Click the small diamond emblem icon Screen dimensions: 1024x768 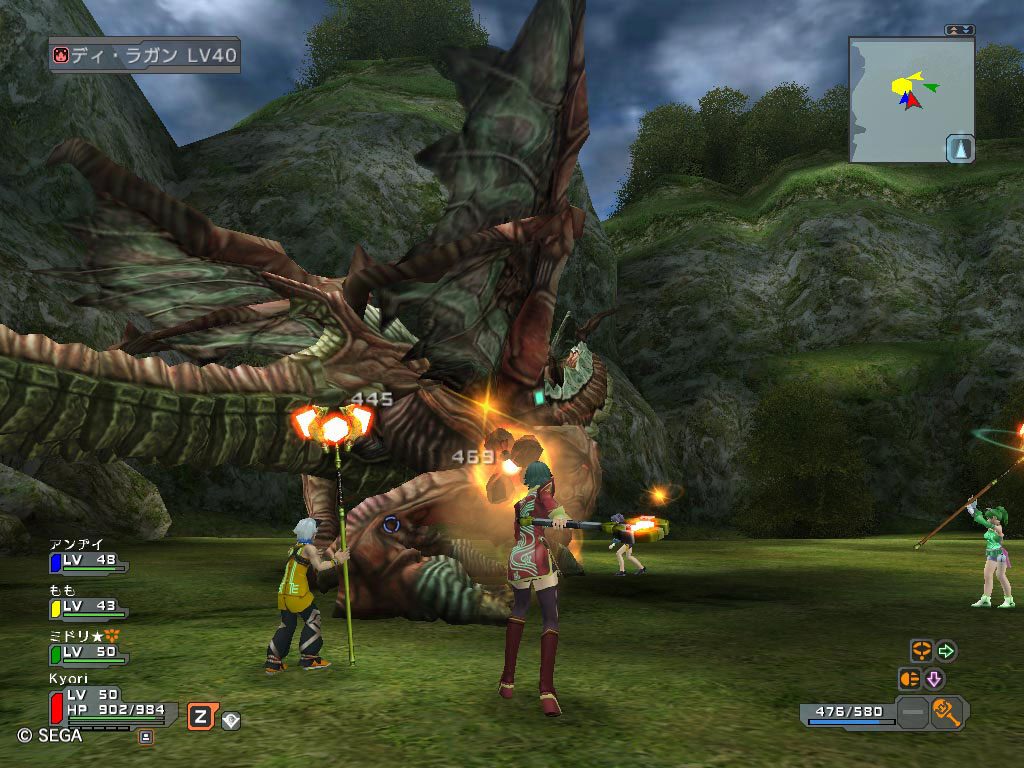point(231,718)
